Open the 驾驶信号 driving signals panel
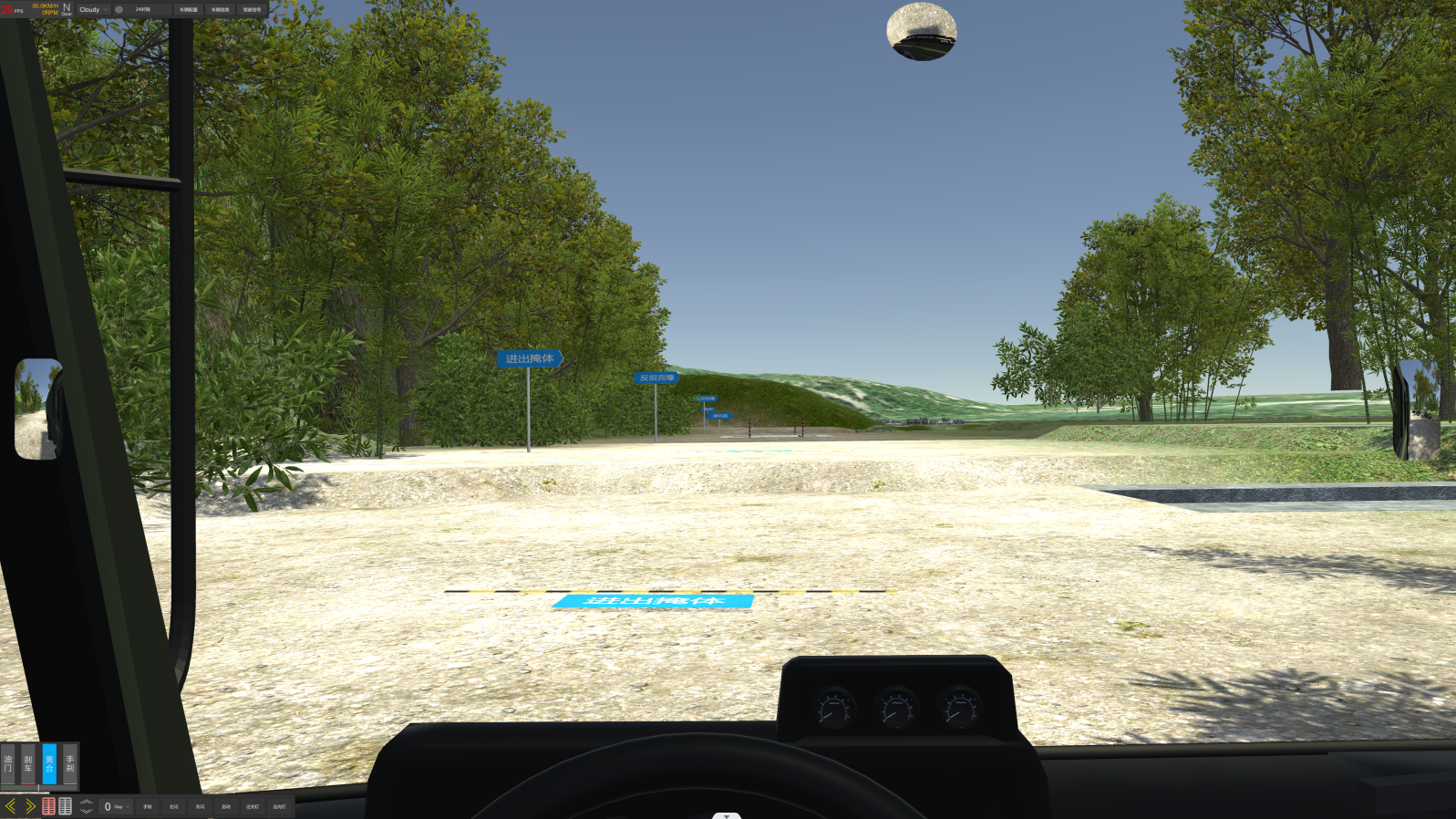Viewport: 1456px width, 819px height. tap(252, 10)
